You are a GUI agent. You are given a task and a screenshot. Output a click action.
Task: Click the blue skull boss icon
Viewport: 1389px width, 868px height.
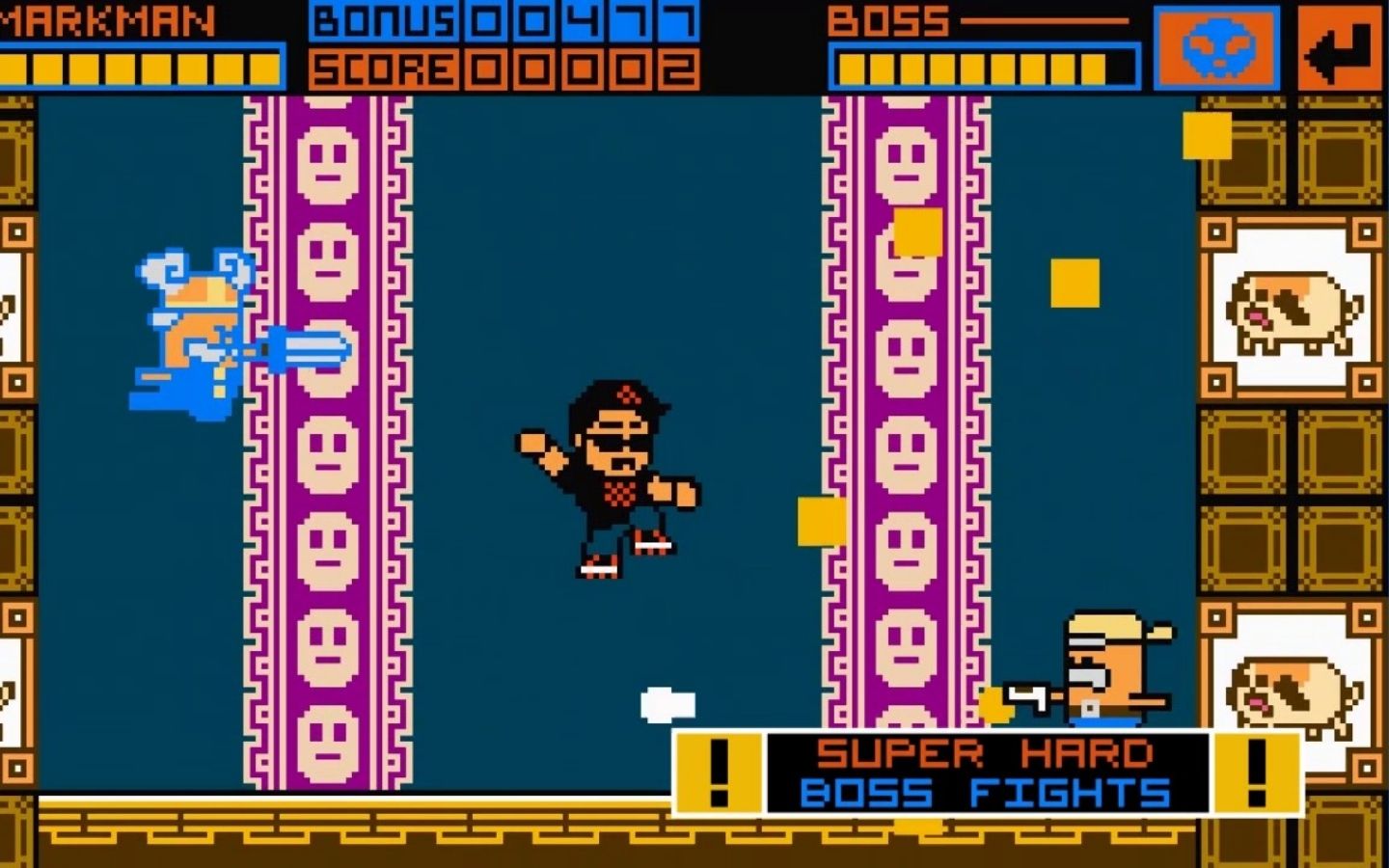coord(1216,44)
